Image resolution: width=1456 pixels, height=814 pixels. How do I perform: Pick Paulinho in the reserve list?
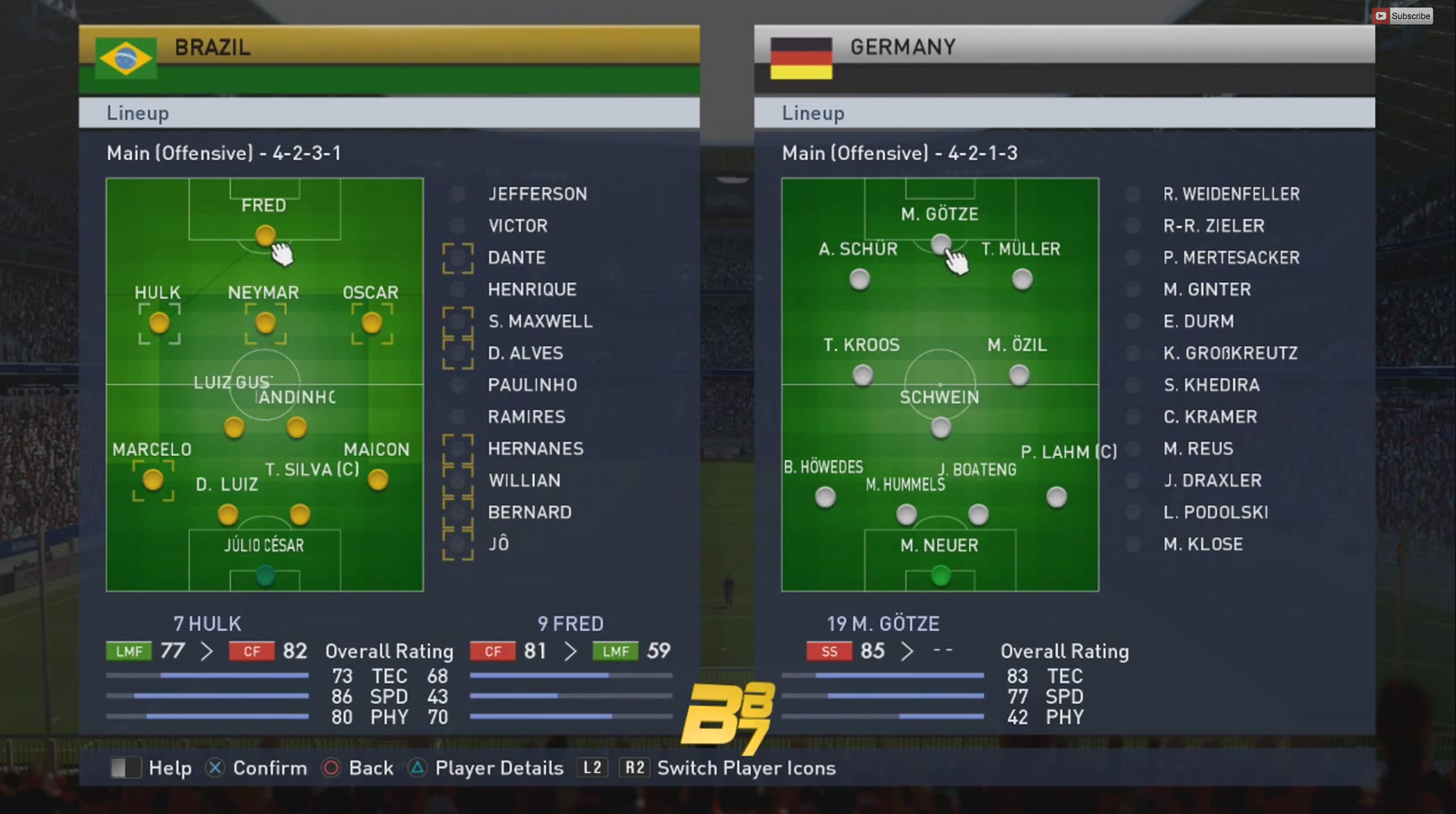532,385
